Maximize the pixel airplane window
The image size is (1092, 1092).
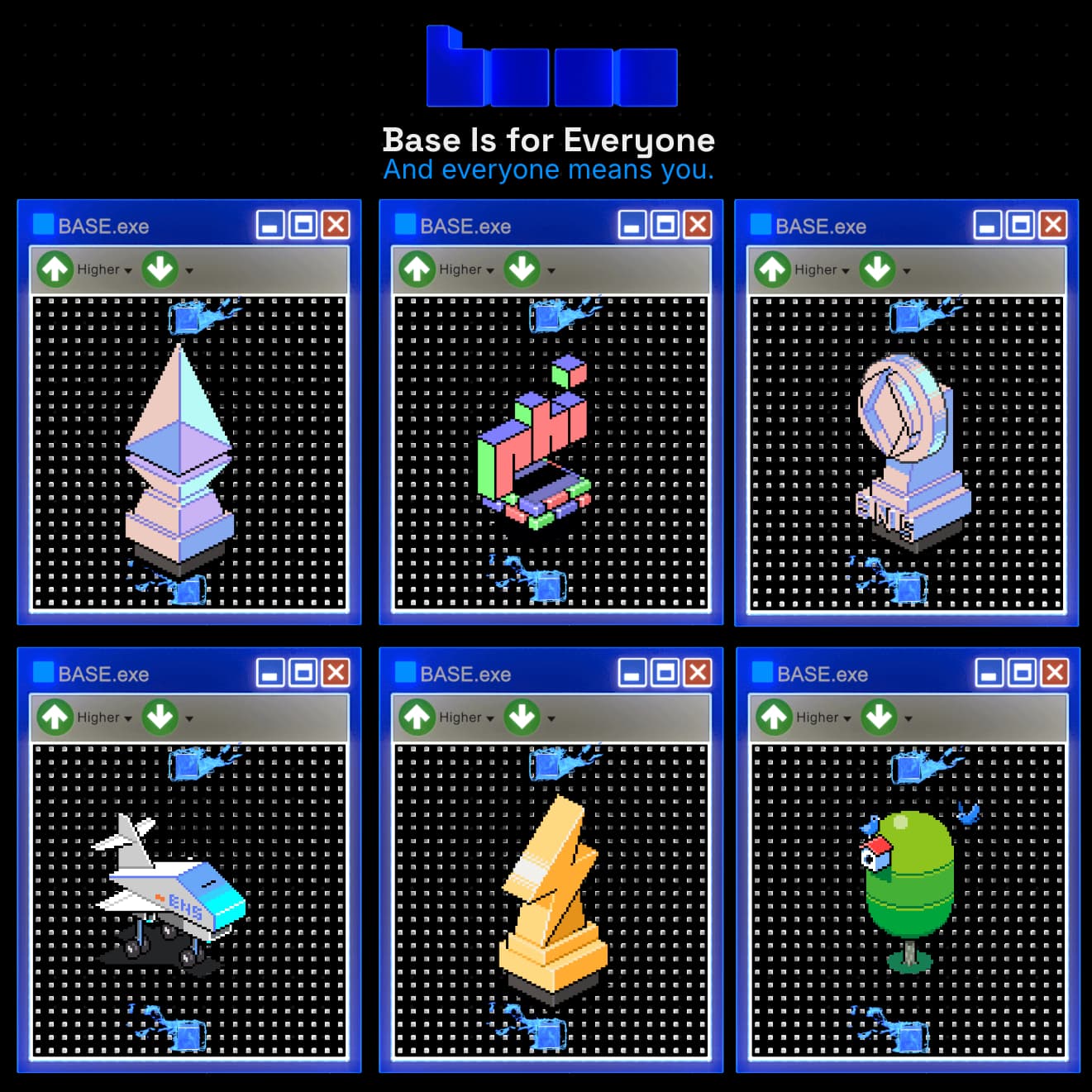pos(303,673)
